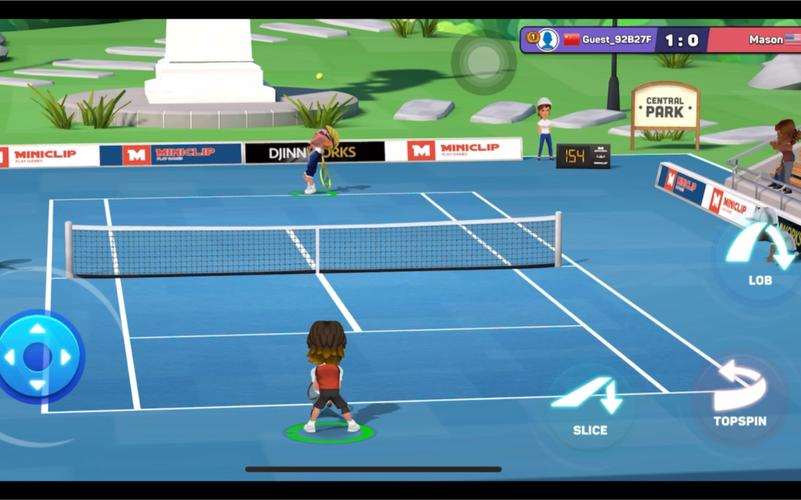Image resolution: width=801 pixels, height=500 pixels.
Task: Use the TOPSPIN shot button
Action: (x=739, y=394)
